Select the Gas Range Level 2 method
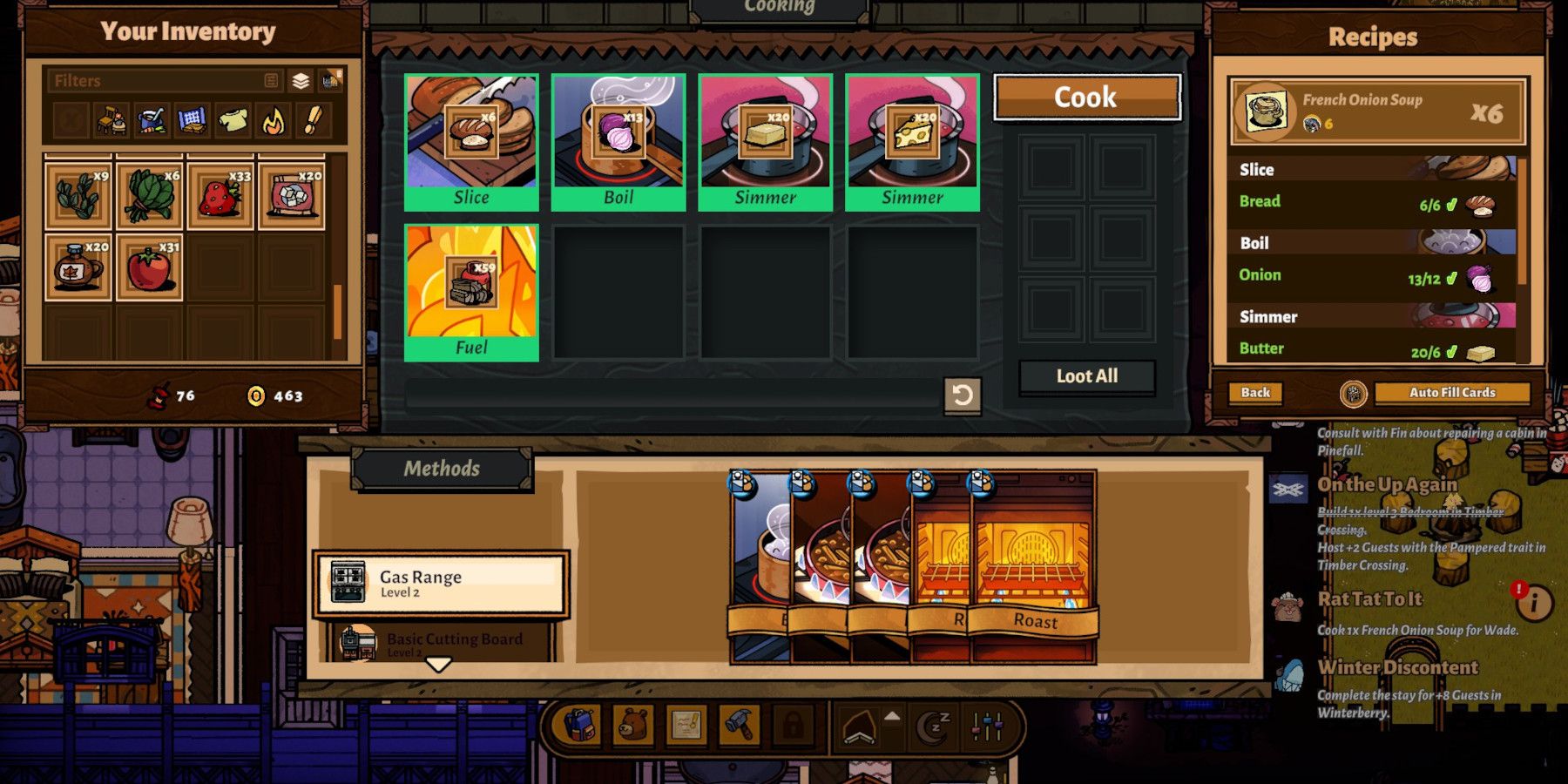 tap(440, 584)
